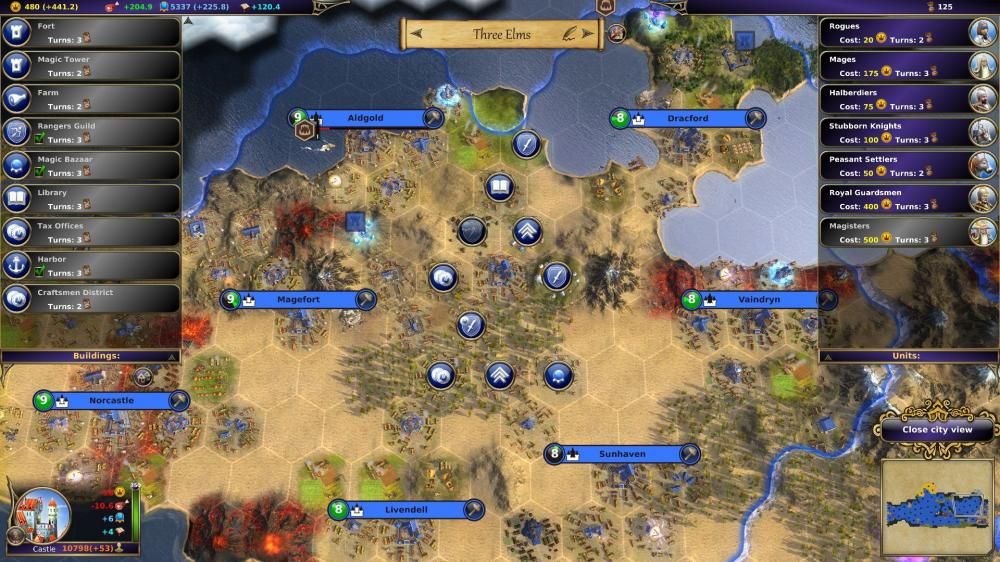Build the Magic Tower

[x=90, y=66]
